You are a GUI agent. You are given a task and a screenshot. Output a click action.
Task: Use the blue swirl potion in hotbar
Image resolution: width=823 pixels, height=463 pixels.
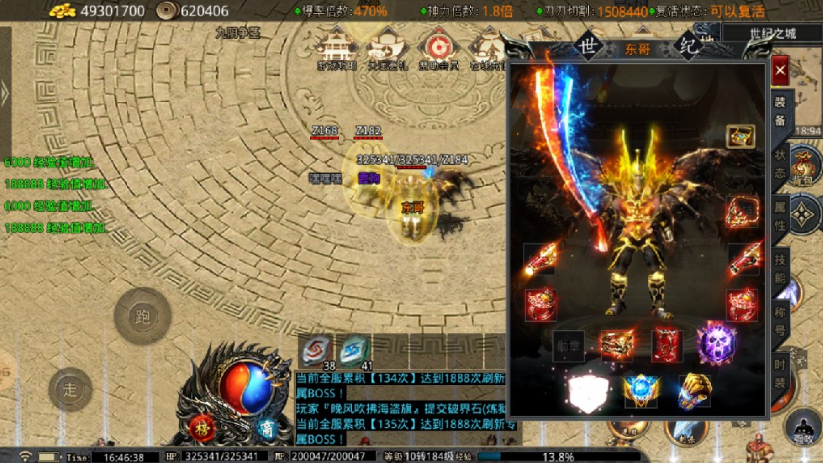tap(353, 348)
